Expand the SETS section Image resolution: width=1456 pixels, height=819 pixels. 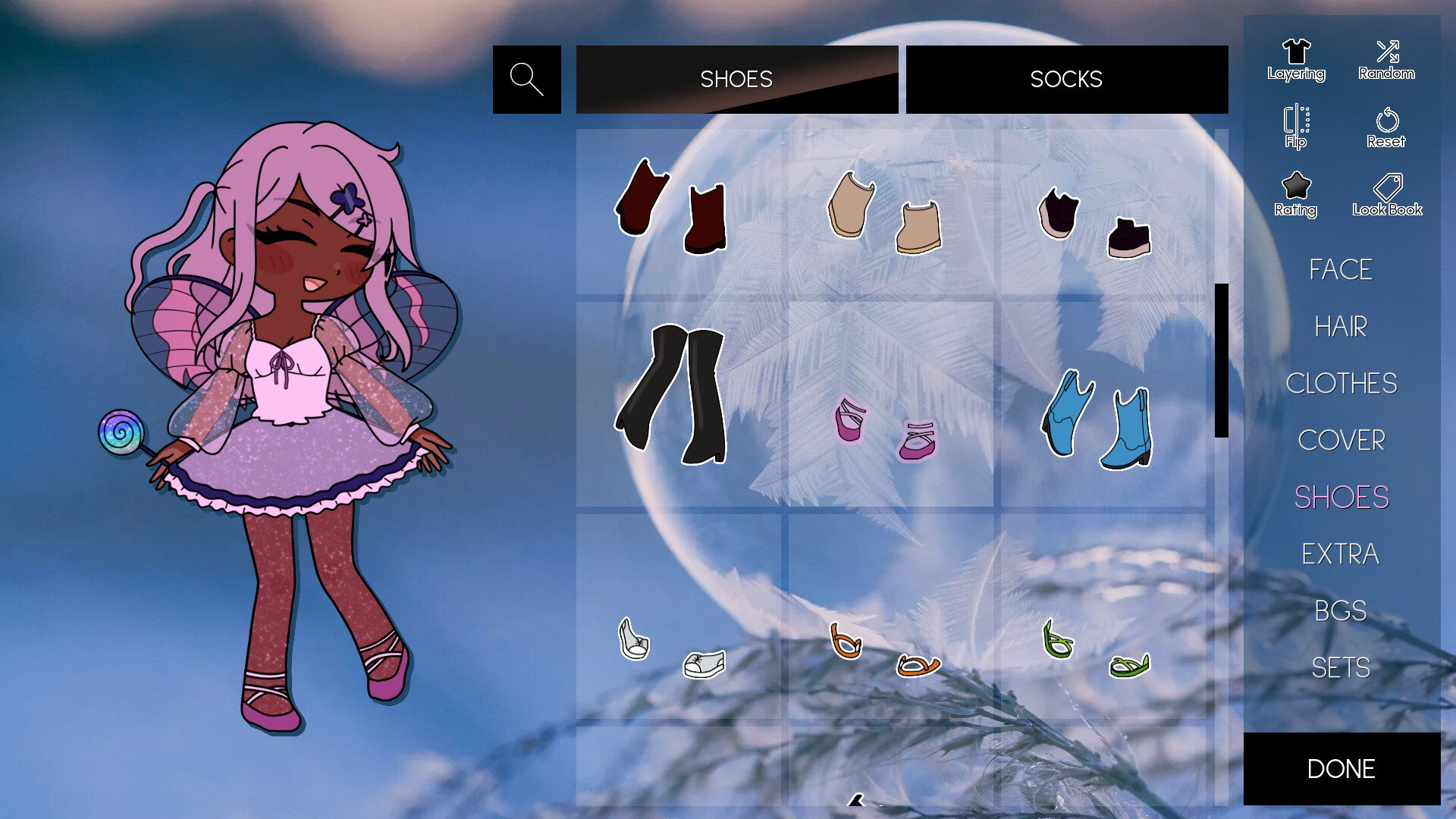[x=1341, y=667]
